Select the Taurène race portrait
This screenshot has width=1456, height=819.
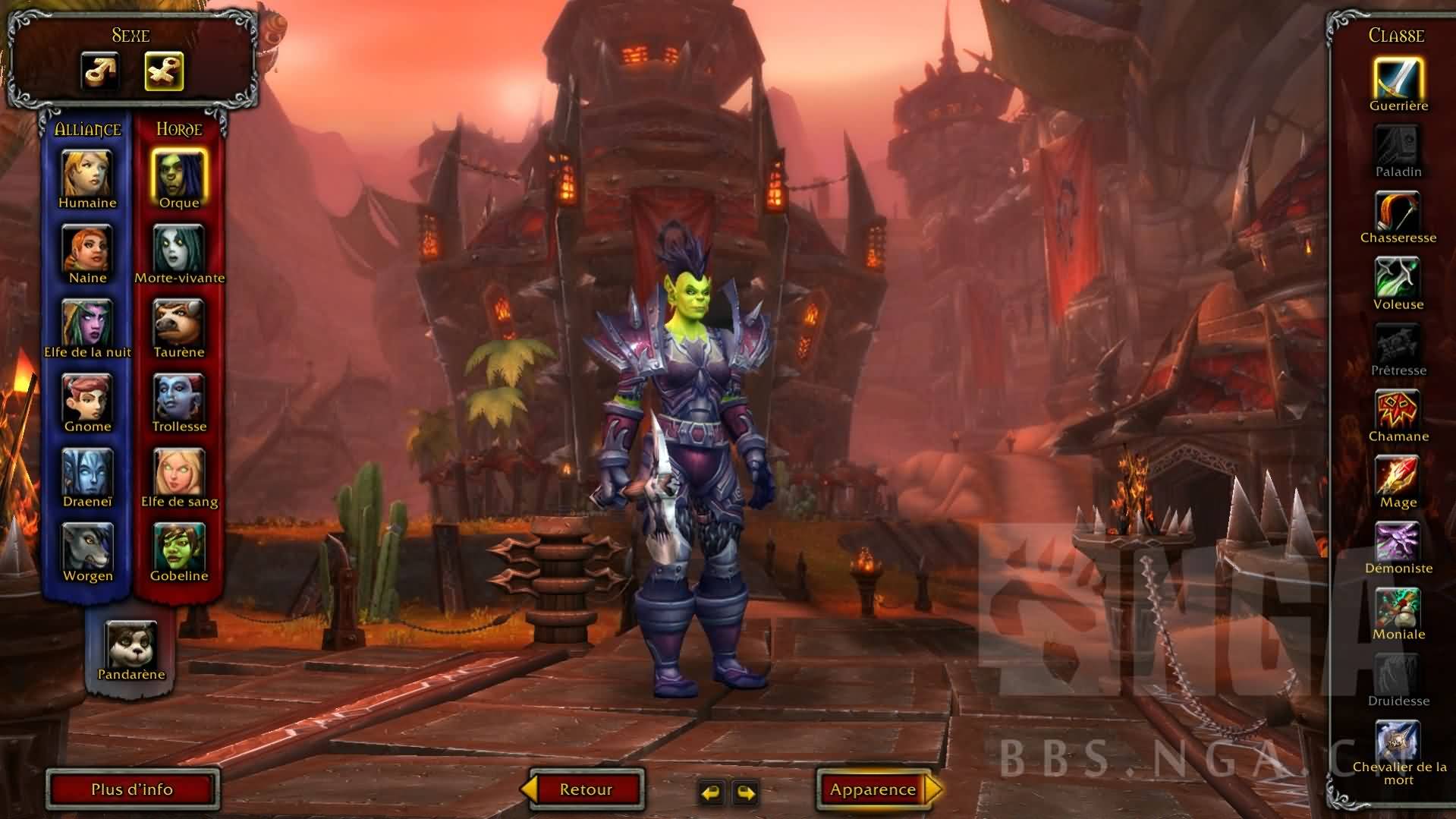[x=179, y=323]
